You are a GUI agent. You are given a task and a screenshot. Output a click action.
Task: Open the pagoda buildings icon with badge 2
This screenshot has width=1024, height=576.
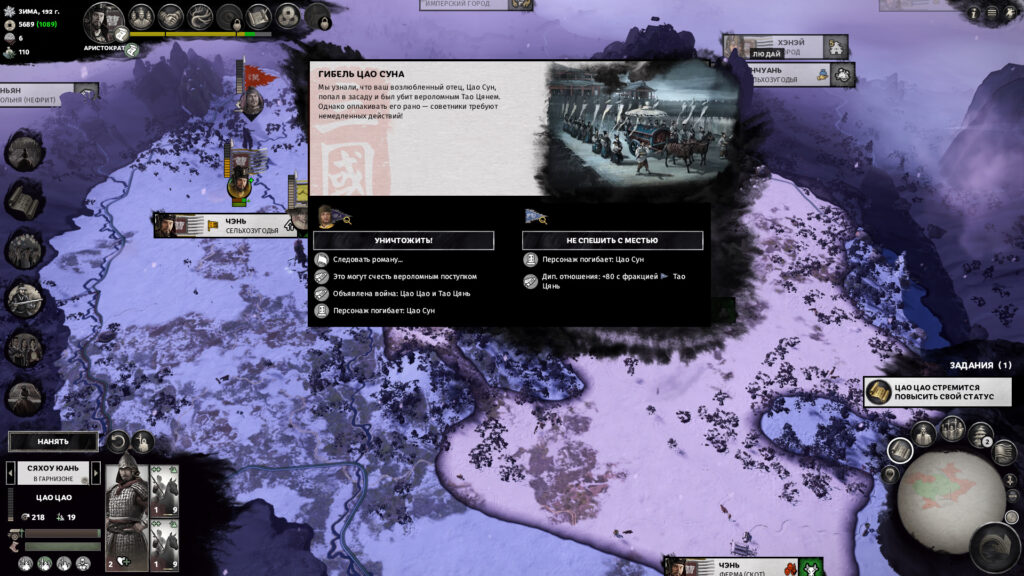(x=978, y=433)
